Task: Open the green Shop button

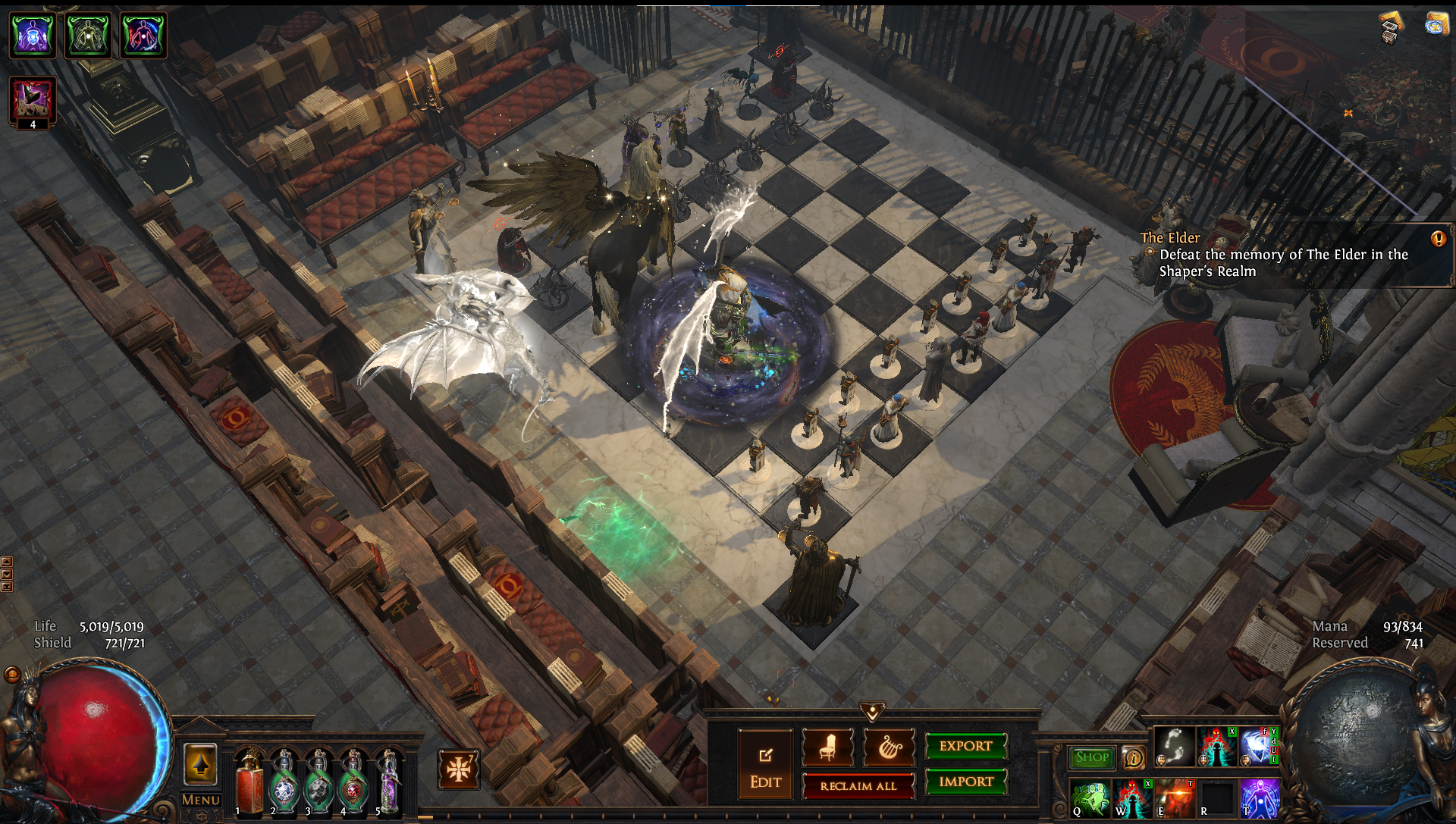Action: click(1092, 757)
